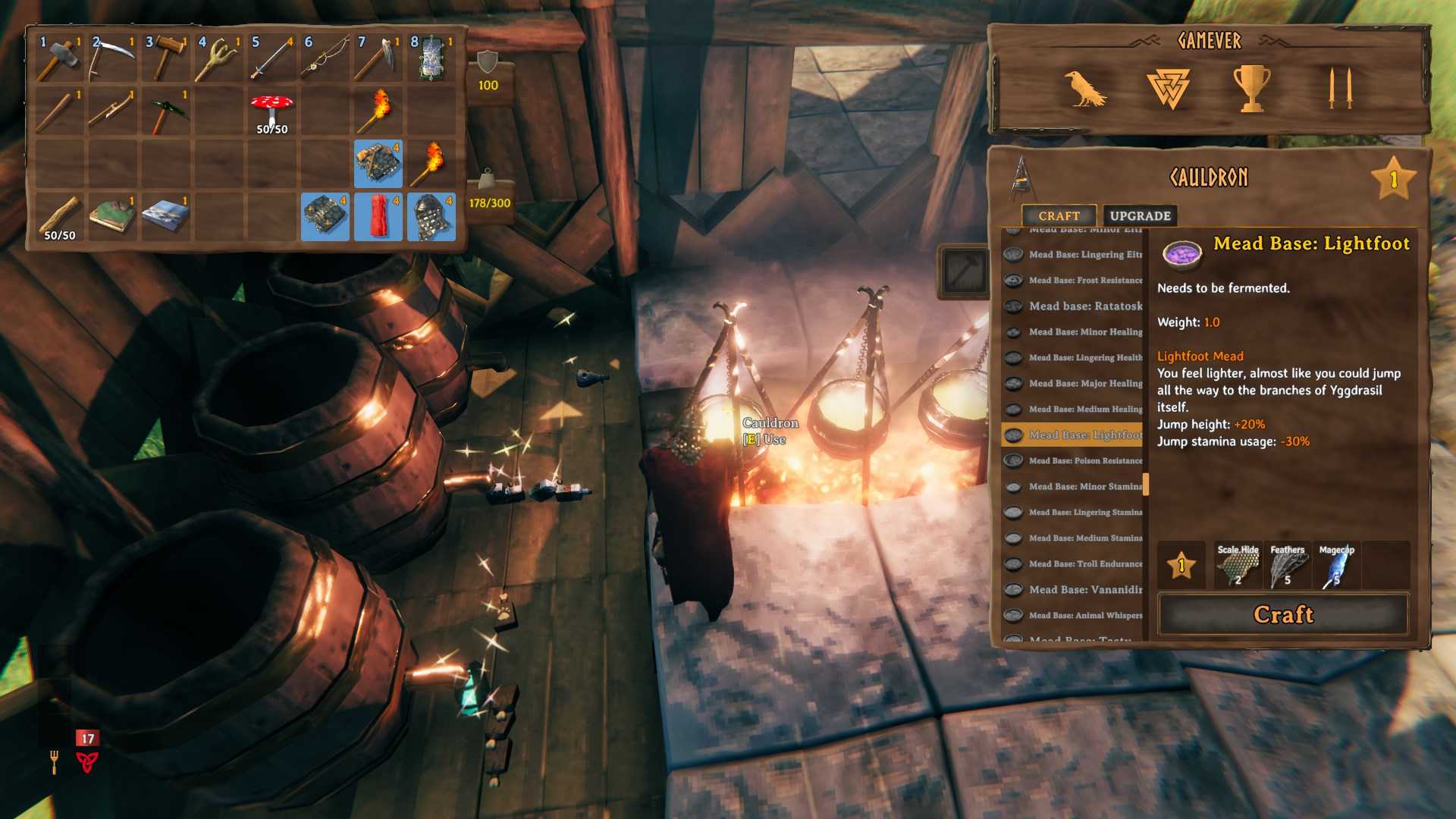The height and width of the screenshot is (819, 1456).
Task: Select the red mushroom stack in inventory
Action: coord(271,106)
